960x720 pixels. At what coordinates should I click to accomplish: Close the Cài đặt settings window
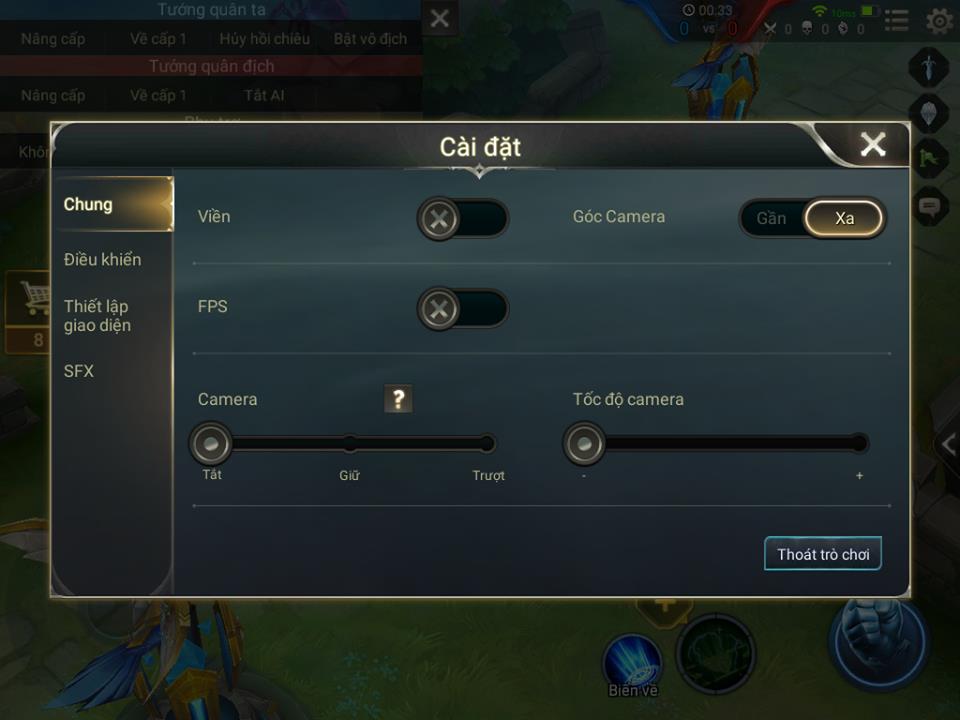pos(872,145)
